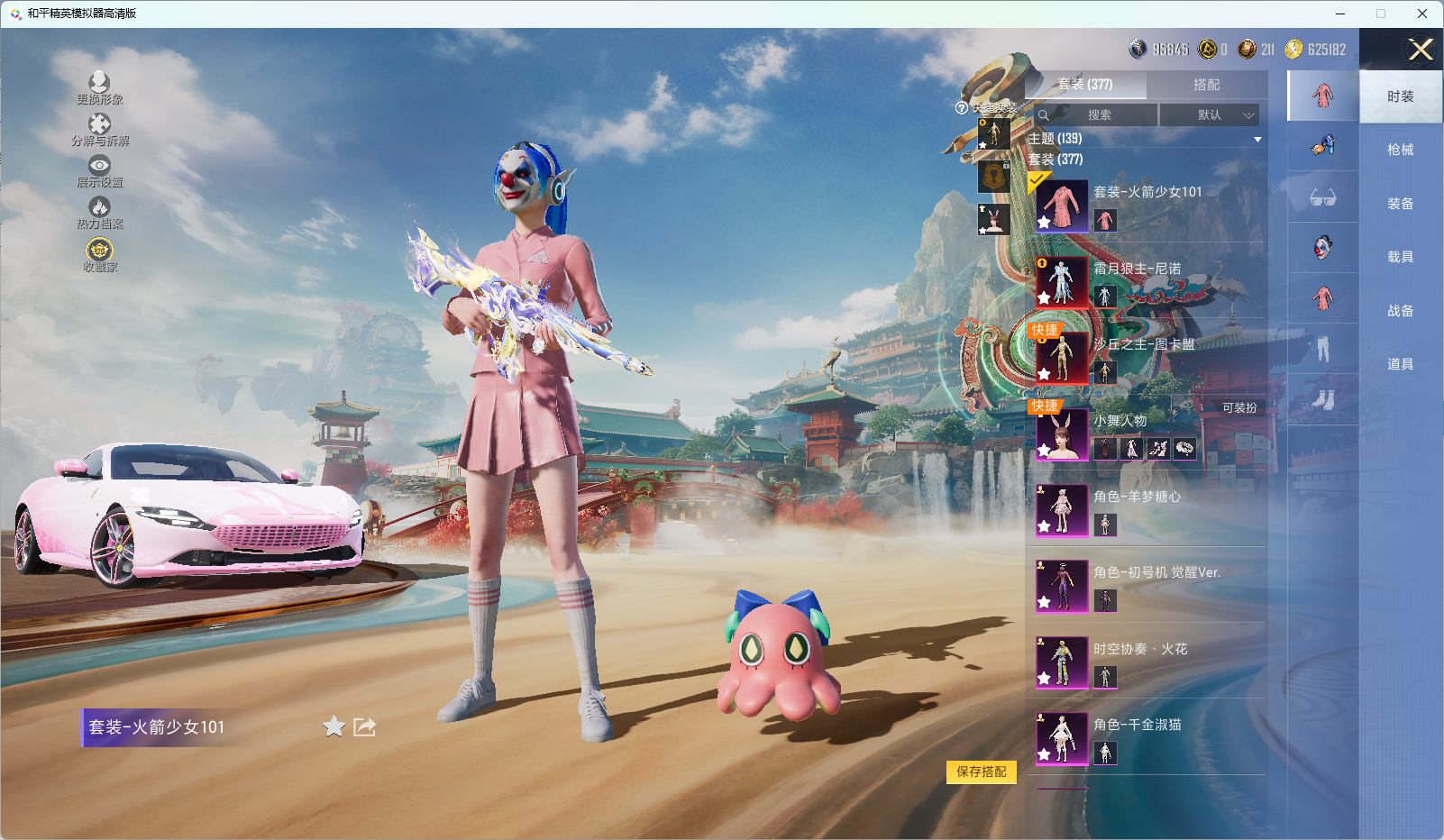
Task: Select the 套装 (377) tab
Action: point(1085,85)
